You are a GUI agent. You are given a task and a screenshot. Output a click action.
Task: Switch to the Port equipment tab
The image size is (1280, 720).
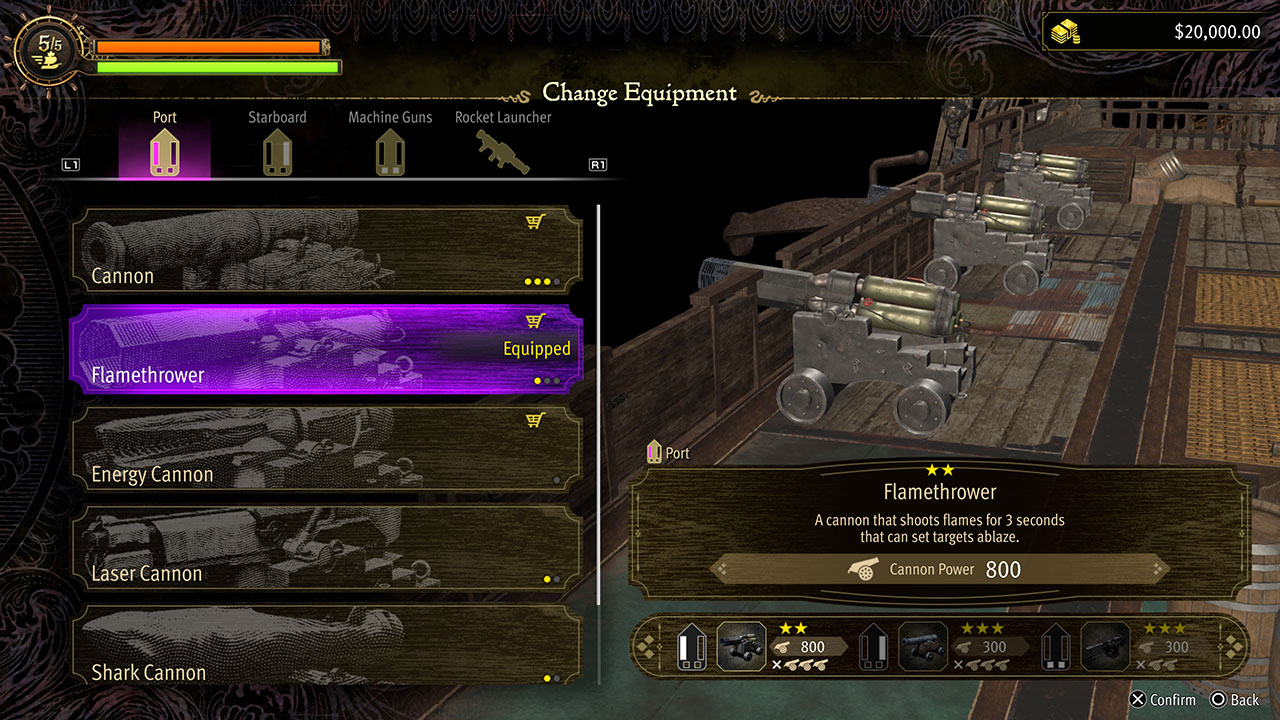(165, 145)
